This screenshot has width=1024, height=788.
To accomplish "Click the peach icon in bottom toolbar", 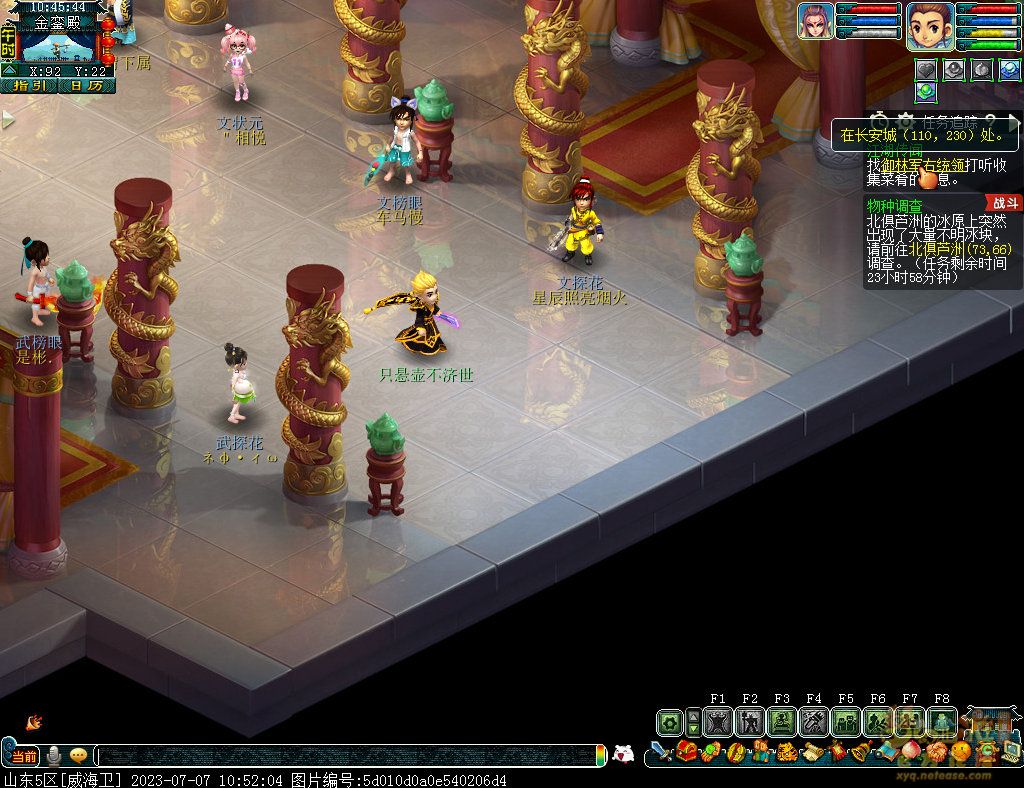I will [x=910, y=752].
